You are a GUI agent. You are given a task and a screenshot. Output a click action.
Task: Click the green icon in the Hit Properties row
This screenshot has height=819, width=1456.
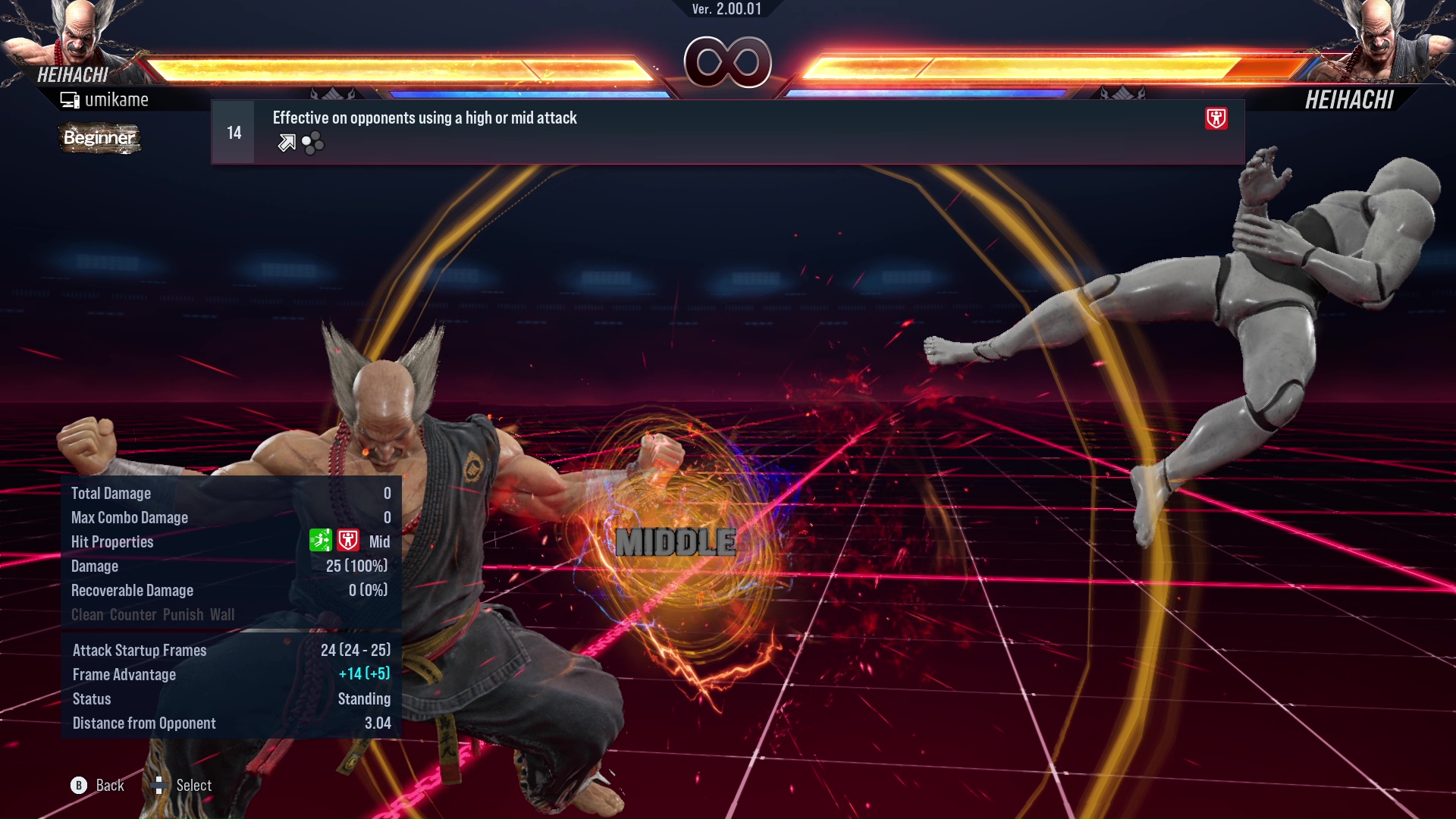320,541
